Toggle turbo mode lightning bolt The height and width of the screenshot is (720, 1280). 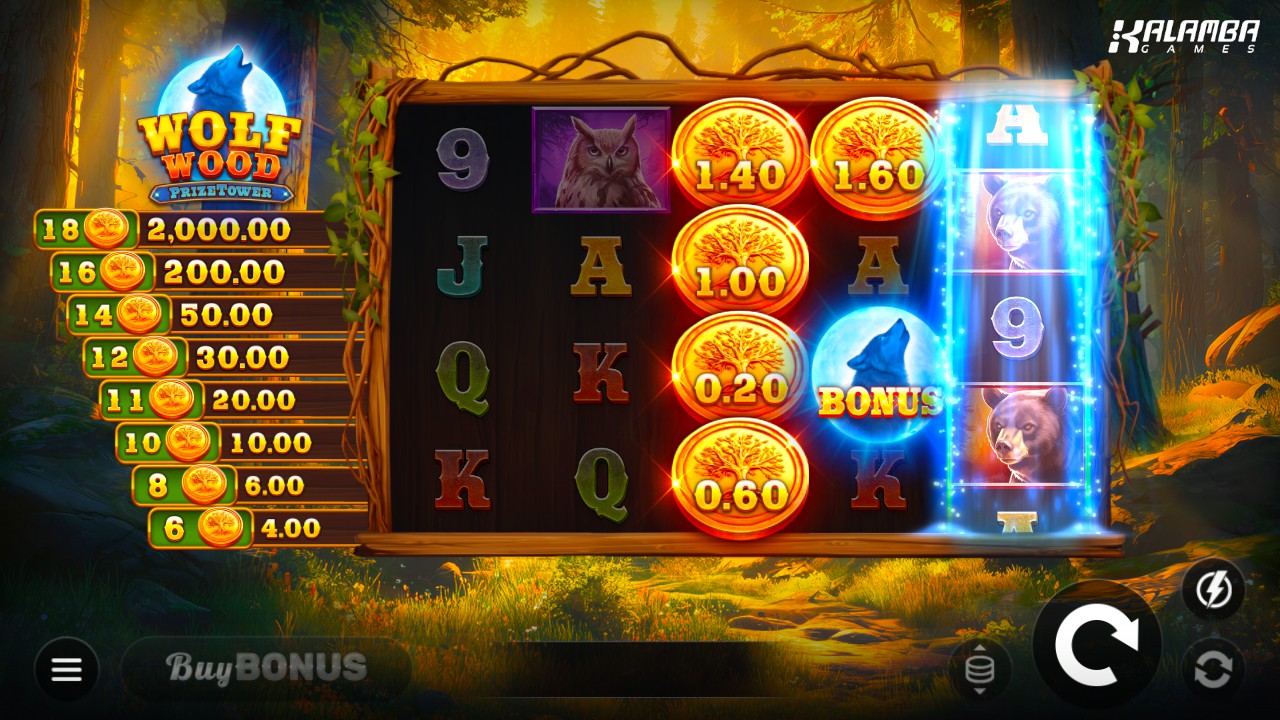1213,589
